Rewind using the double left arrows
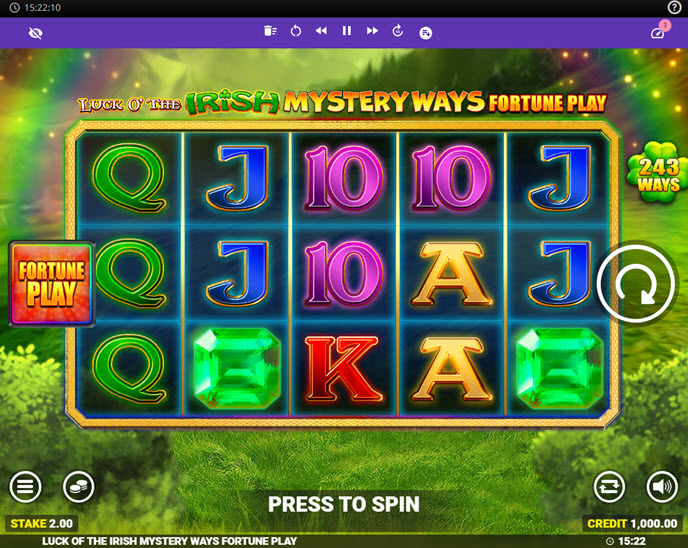This screenshot has width=688, height=548. coord(321,32)
